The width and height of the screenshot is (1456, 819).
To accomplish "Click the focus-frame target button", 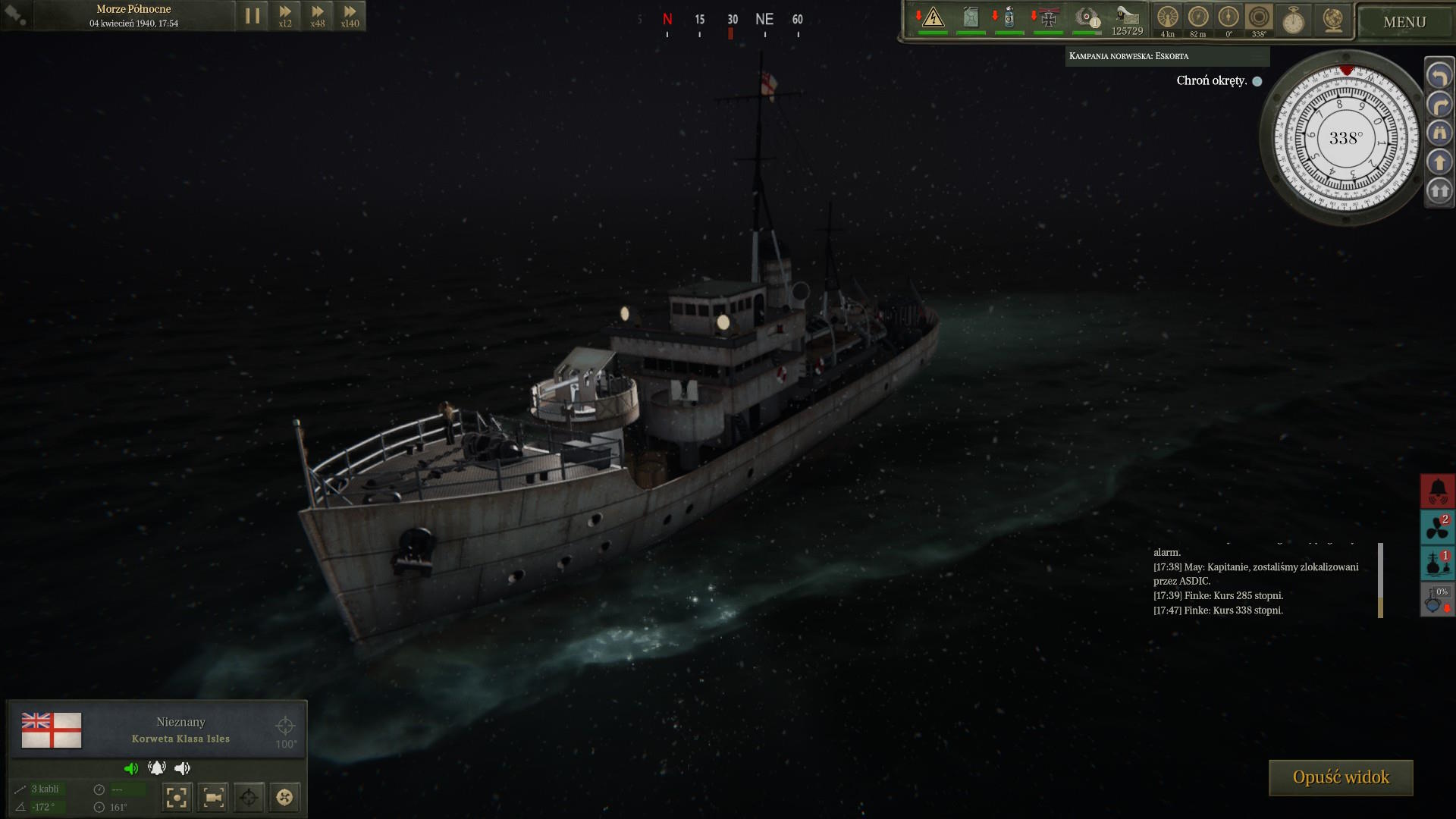I will (x=176, y=797).
